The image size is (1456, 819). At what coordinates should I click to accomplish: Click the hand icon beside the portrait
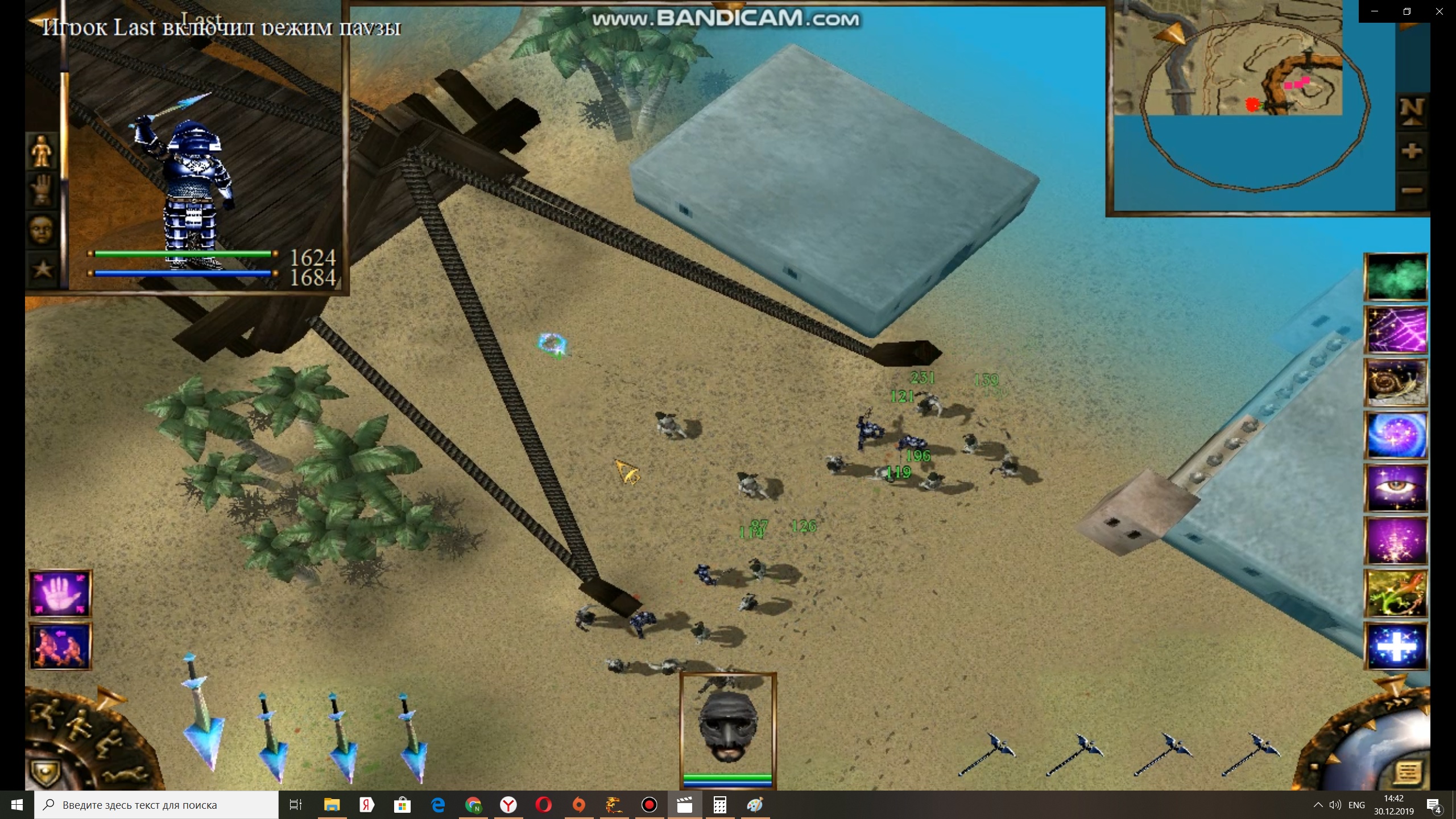[x=42, y=191]
